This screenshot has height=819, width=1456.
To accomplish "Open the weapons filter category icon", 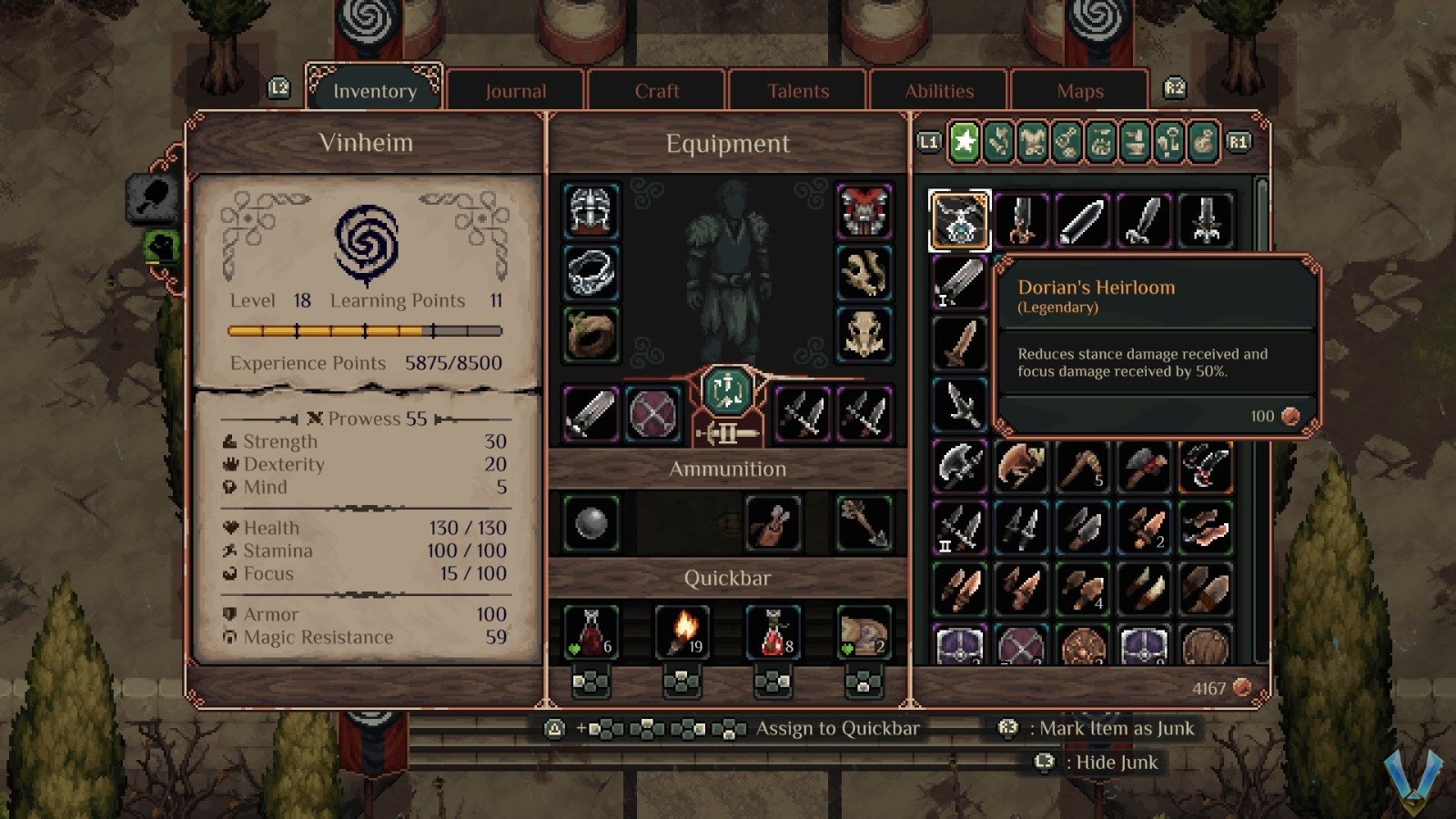I will click(x=998, y=143).
